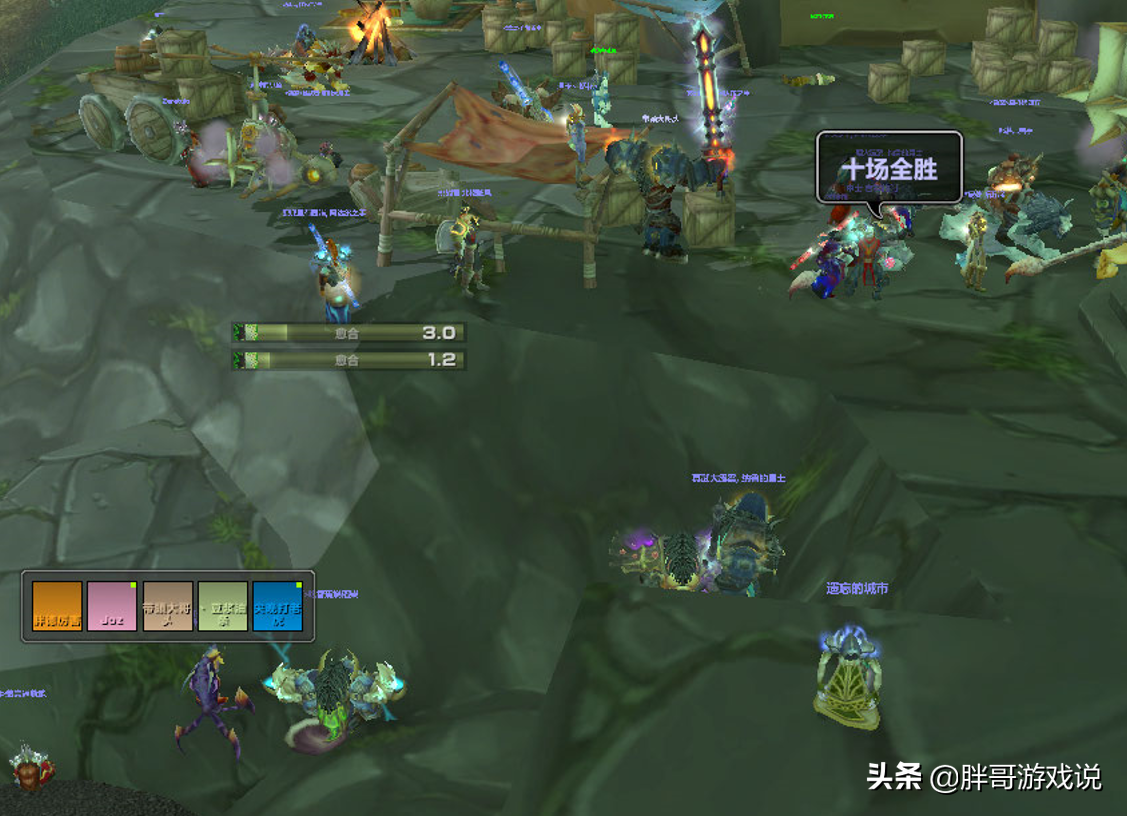The height and width of the screenshot is (816, 1127).
Task: Click the light green party member frame
Action: click(x=222, y=606)
